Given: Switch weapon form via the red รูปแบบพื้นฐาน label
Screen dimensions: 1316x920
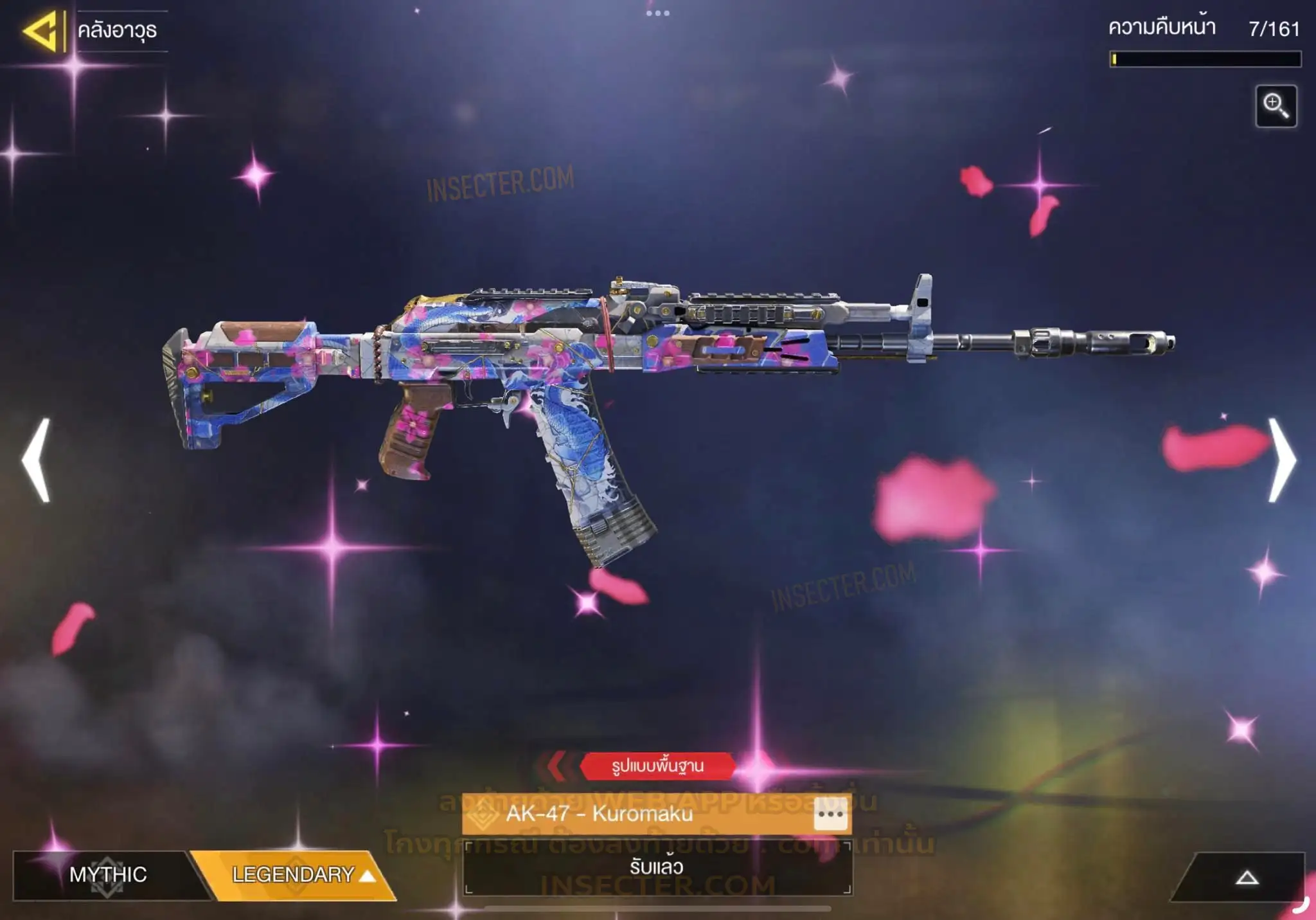Looking at the screenshot, I should pyautogui.click(x=657, y=766).
